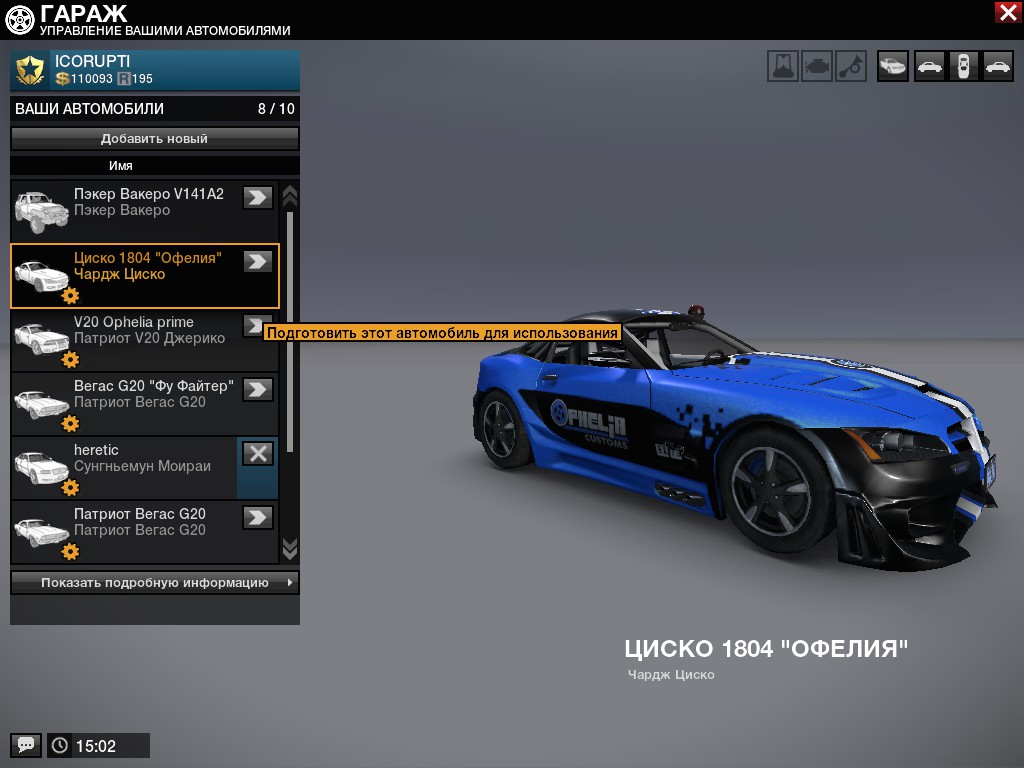This screenshot has height=768, width=1024.
Task: Ready the Пэкер Вакеро V141A2 with its arrow button
Action: pyautogui.click(x=258, y=198)
